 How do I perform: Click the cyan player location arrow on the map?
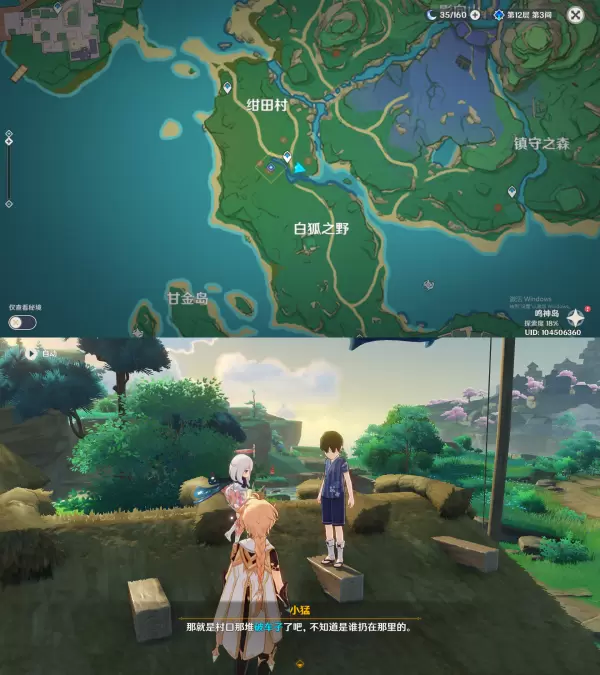pyautogui.click(x=299, y=167)
